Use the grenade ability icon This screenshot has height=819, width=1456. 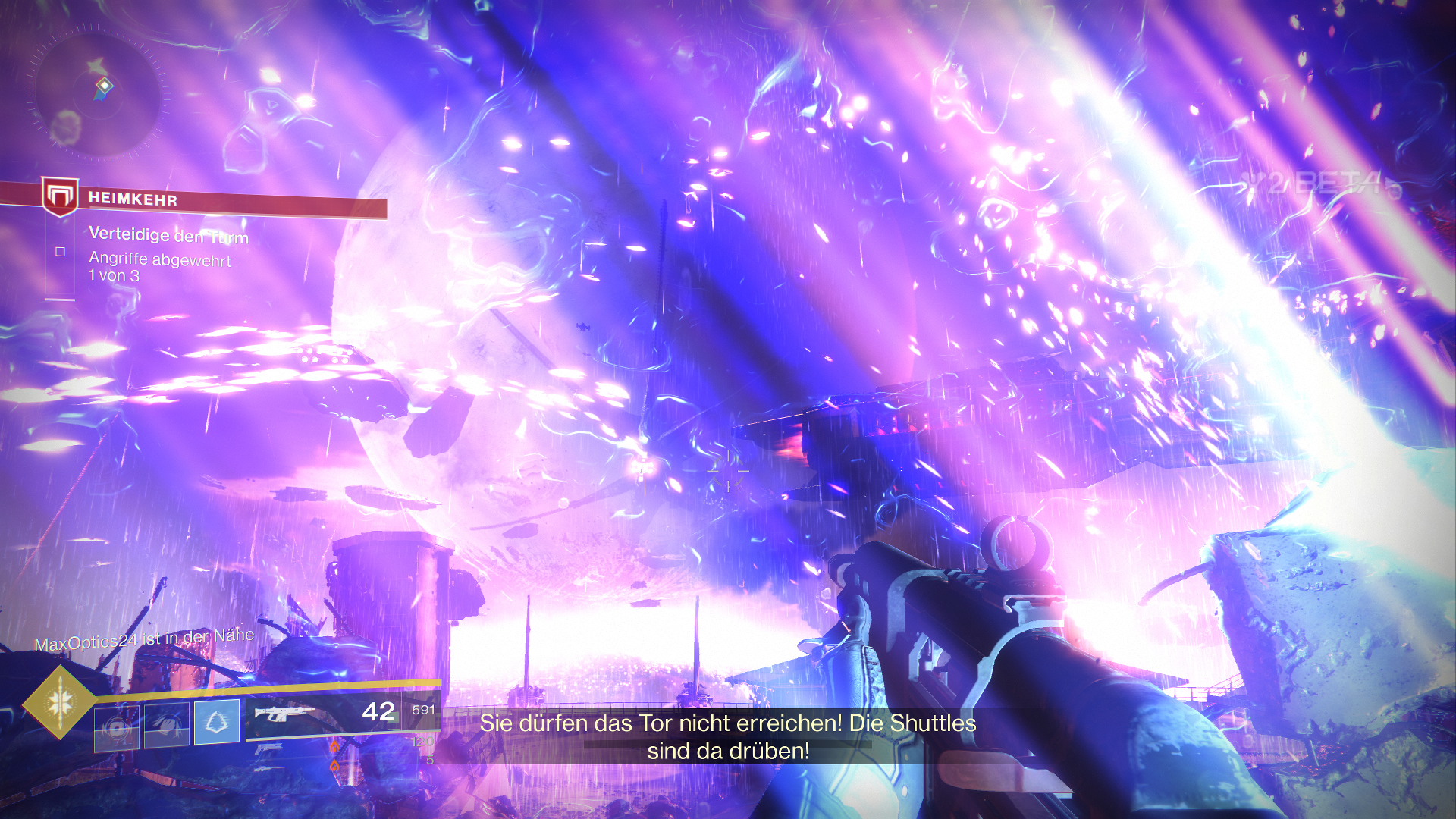tap(117, 727)
